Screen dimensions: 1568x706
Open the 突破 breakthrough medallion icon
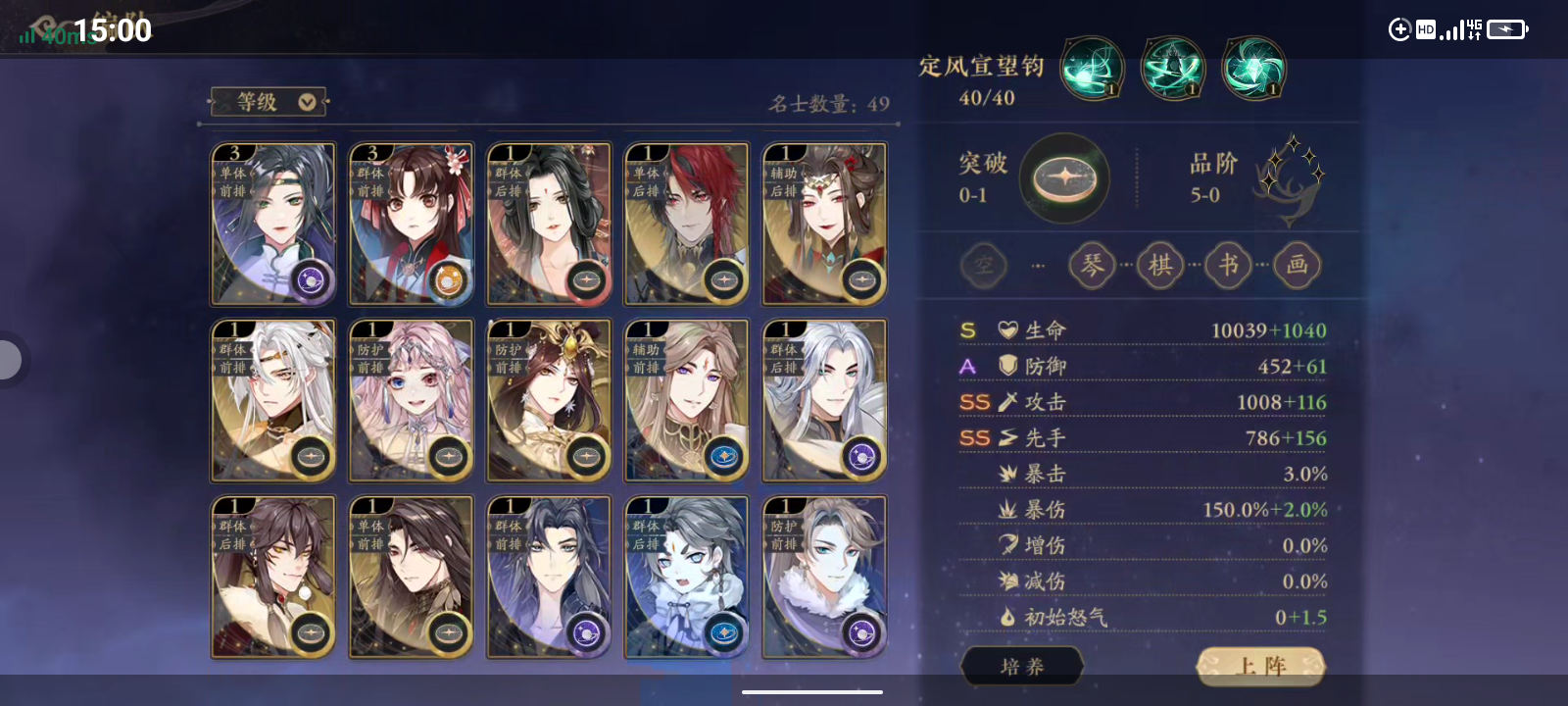click(1064, 178)
